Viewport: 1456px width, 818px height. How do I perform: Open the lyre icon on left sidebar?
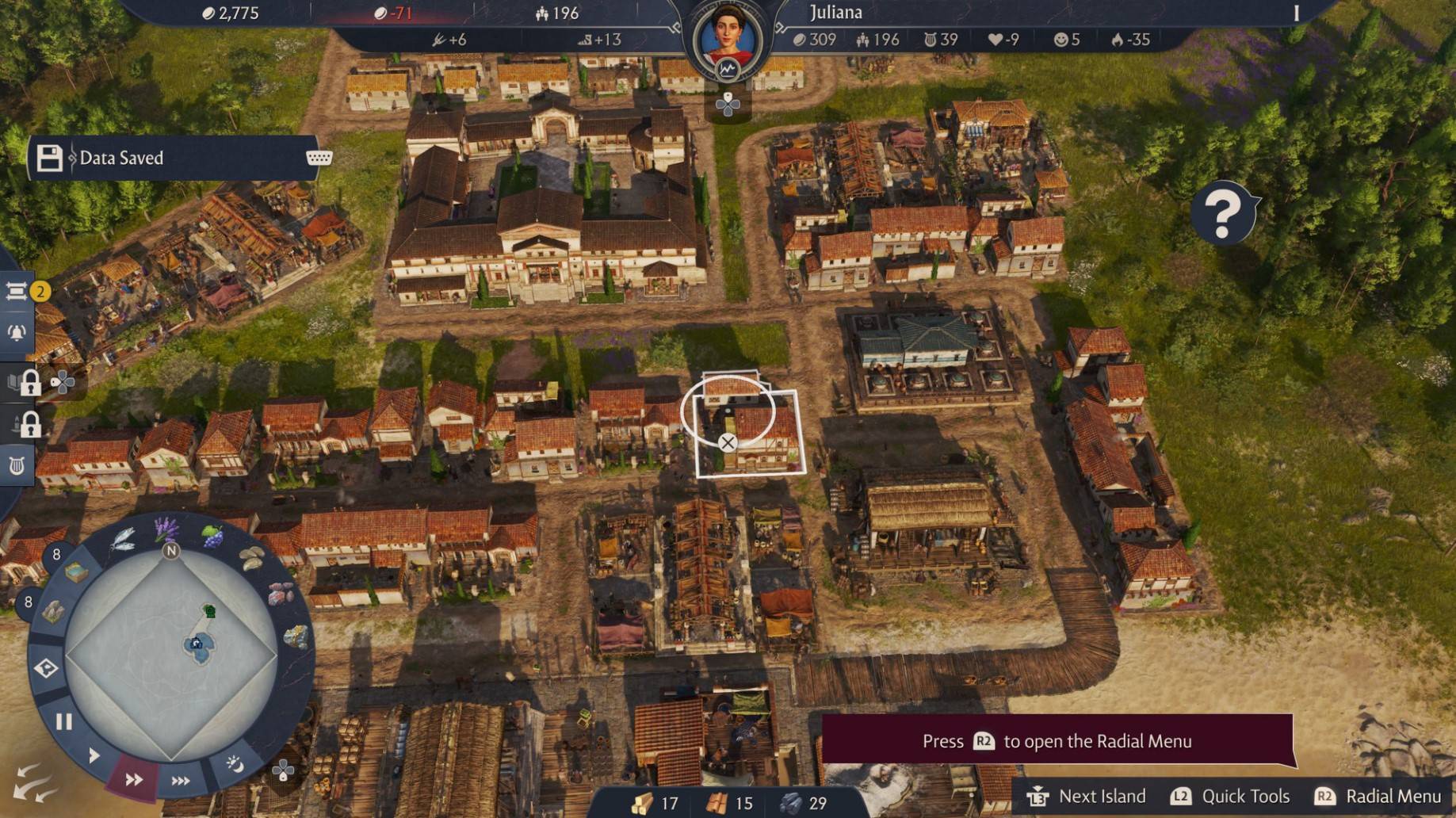coord(17,464)
